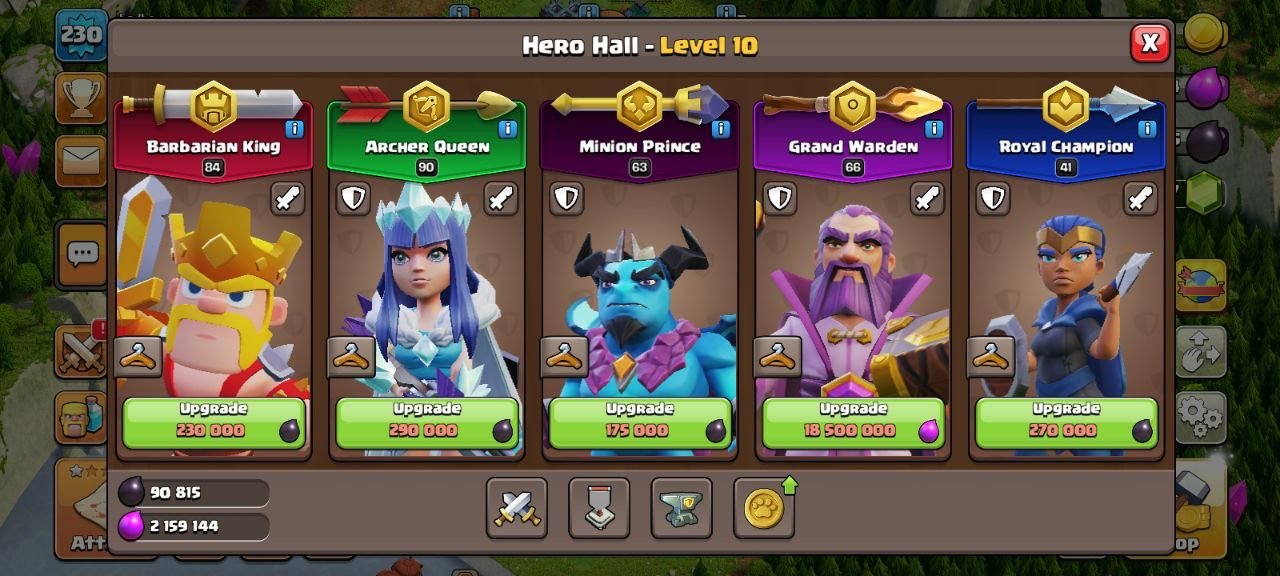Open Minion Prince skin hanger button
The height and width of the screenshot is (576, 1280).
[x=564, y=356]
